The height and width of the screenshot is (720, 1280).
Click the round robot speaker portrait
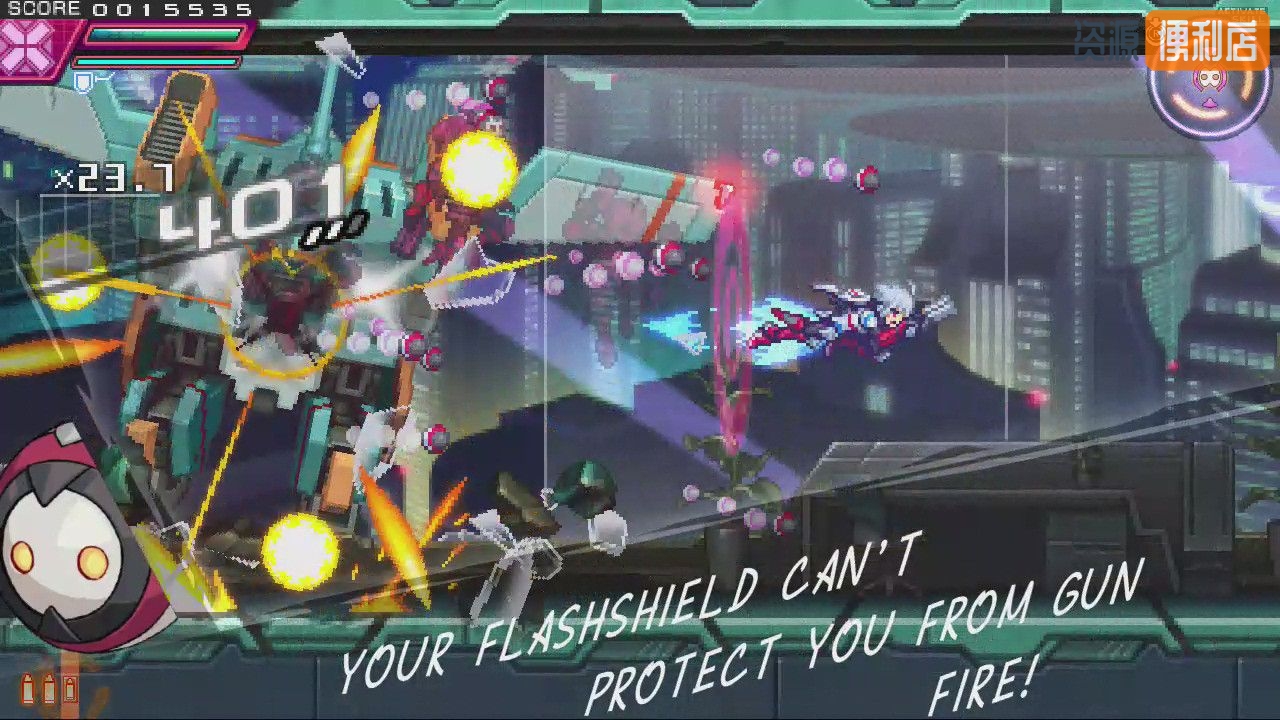click(x=62, y=545)
